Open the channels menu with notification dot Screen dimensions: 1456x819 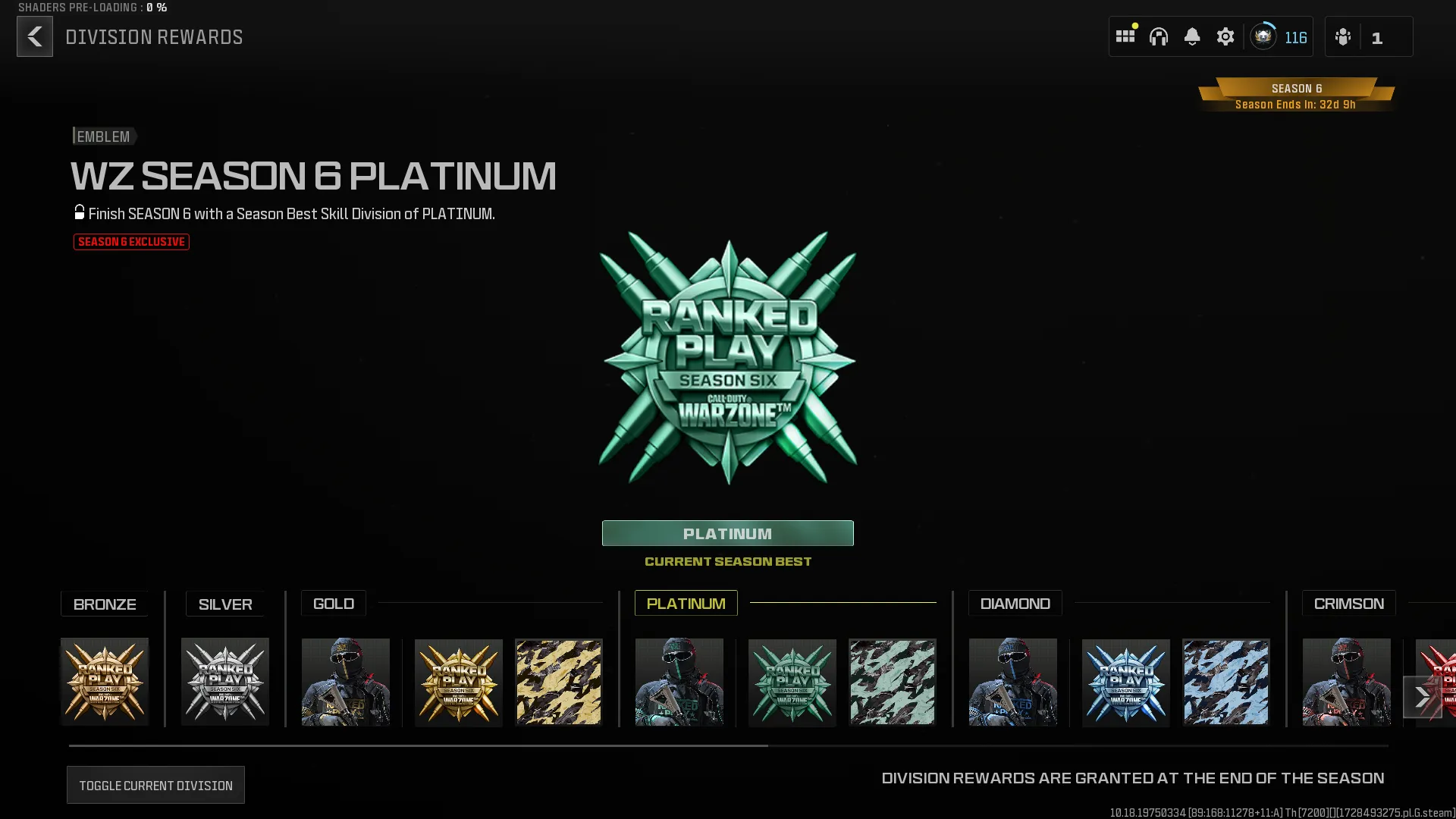[1125, 36]
